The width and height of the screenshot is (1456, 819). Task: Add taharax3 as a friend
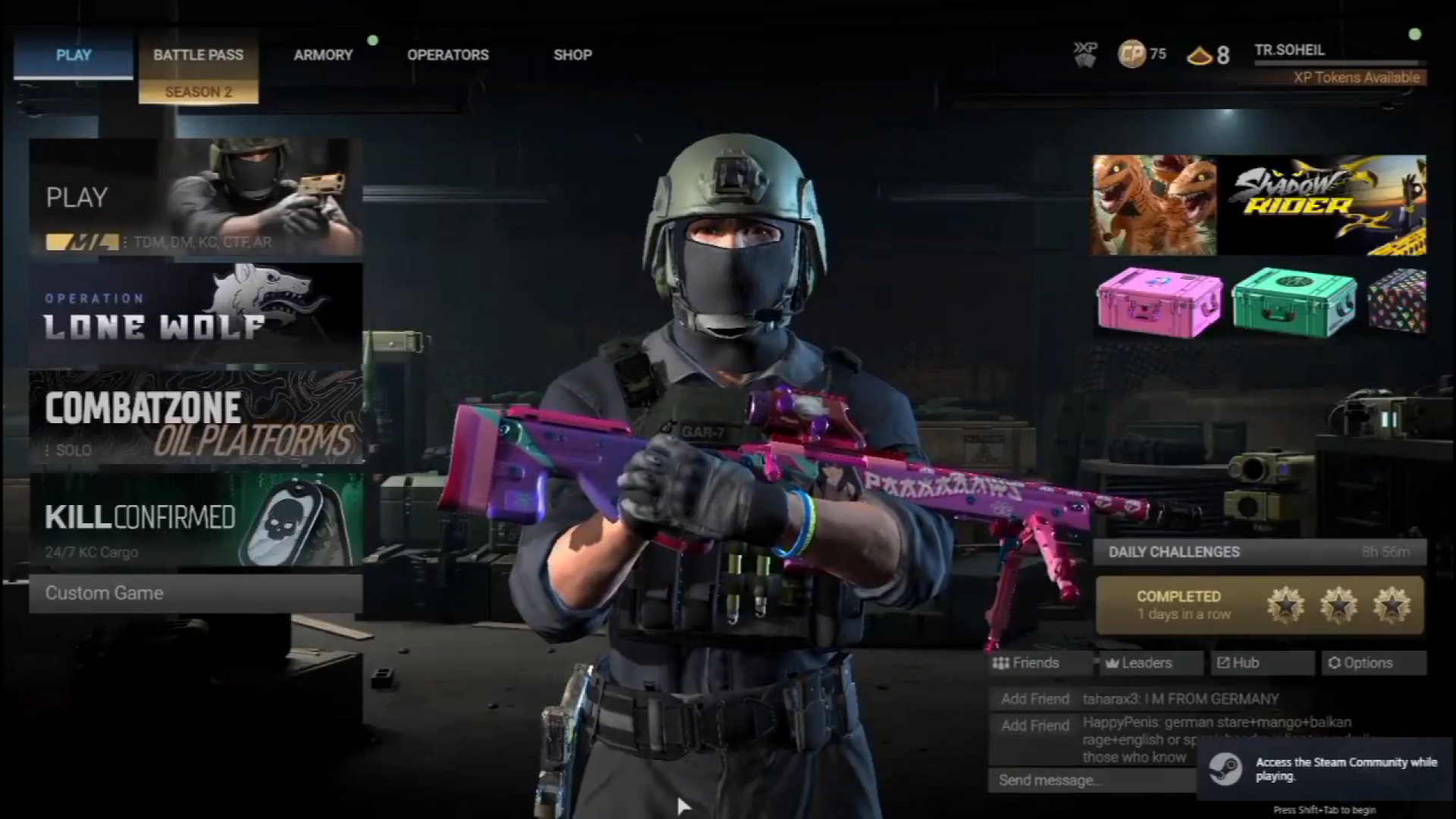[x=1034, y=699]
